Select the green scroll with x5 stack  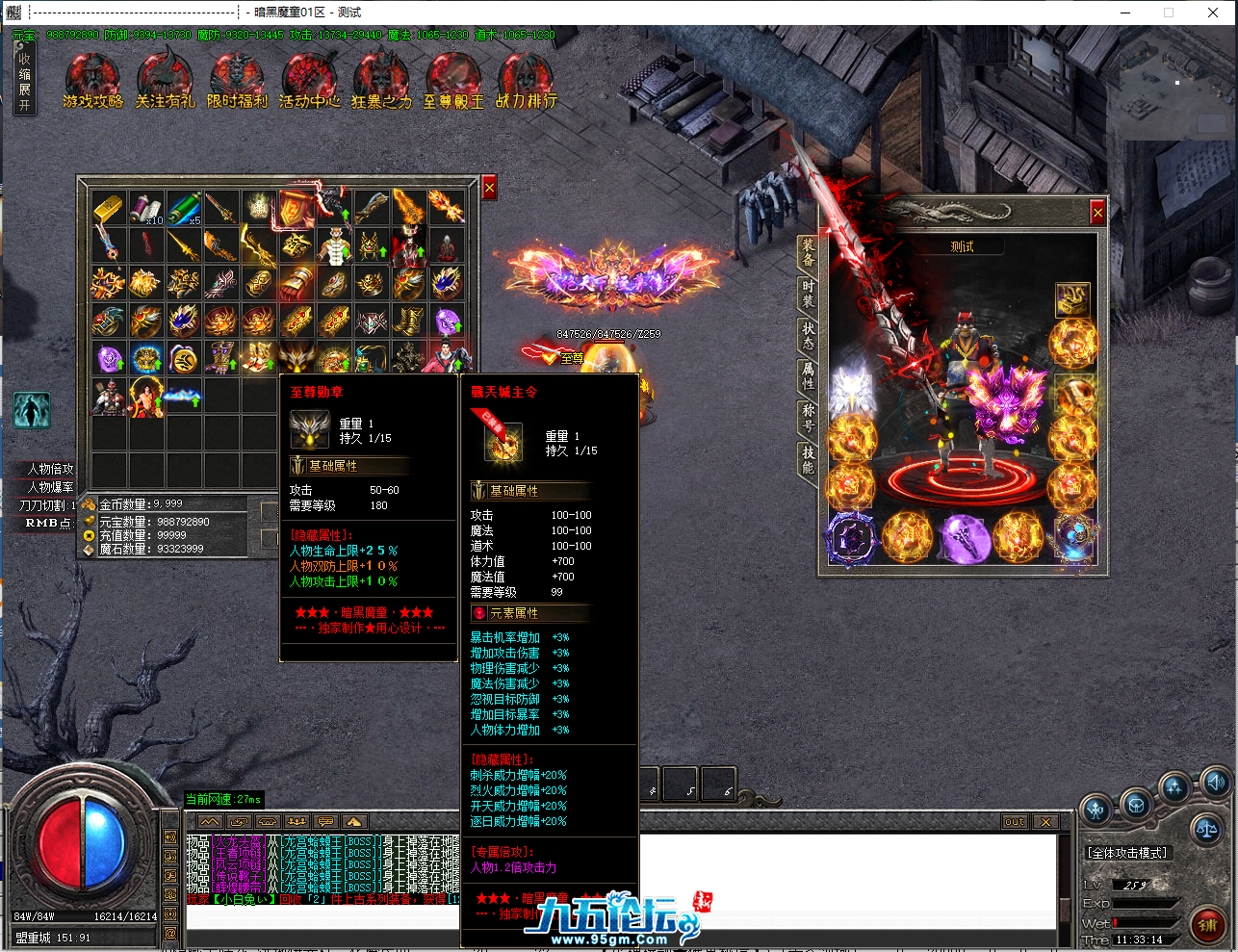pos(184,207)
